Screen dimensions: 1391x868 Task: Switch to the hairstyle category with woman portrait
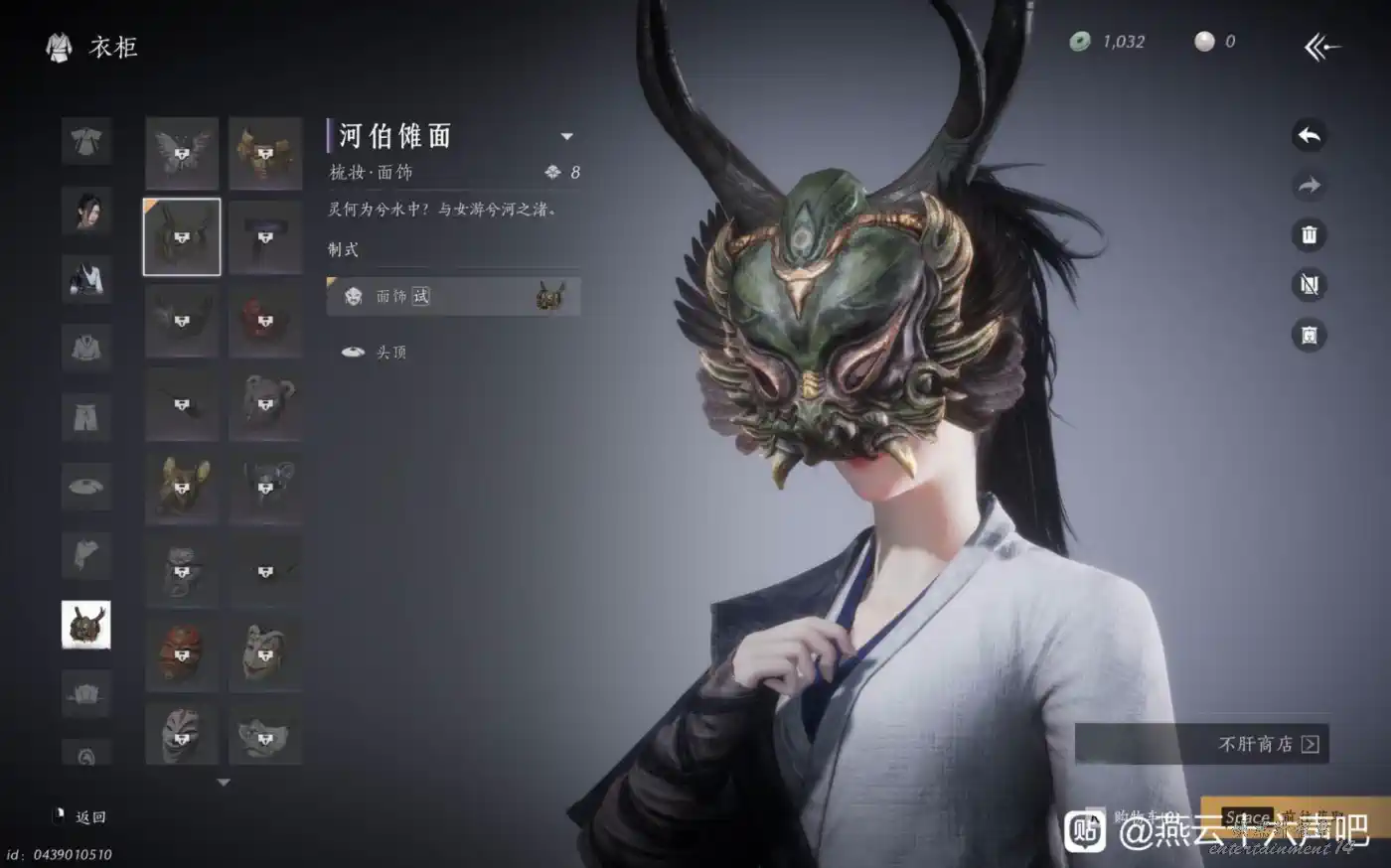point(86,211)
